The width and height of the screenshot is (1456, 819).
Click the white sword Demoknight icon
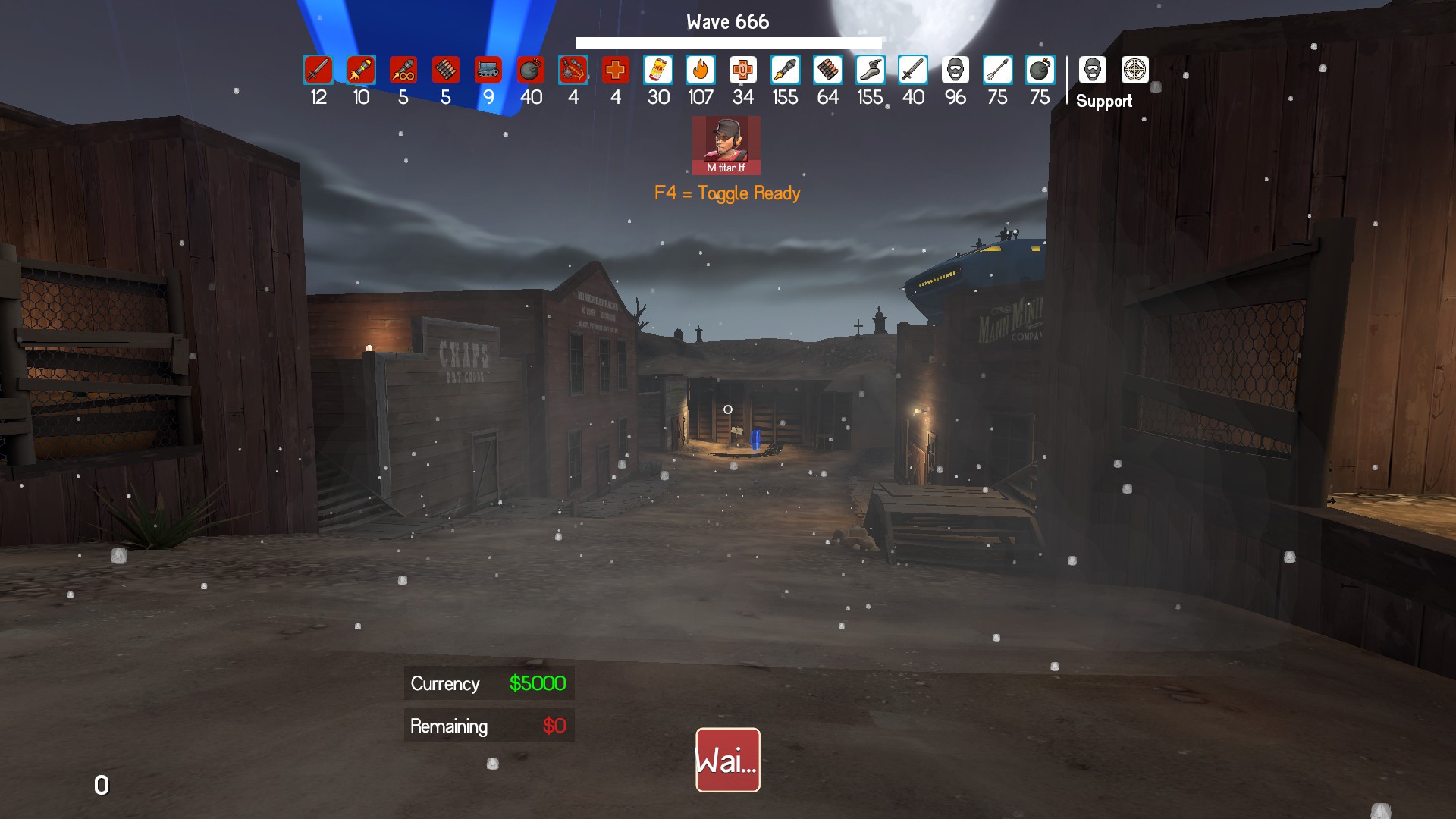913,71
